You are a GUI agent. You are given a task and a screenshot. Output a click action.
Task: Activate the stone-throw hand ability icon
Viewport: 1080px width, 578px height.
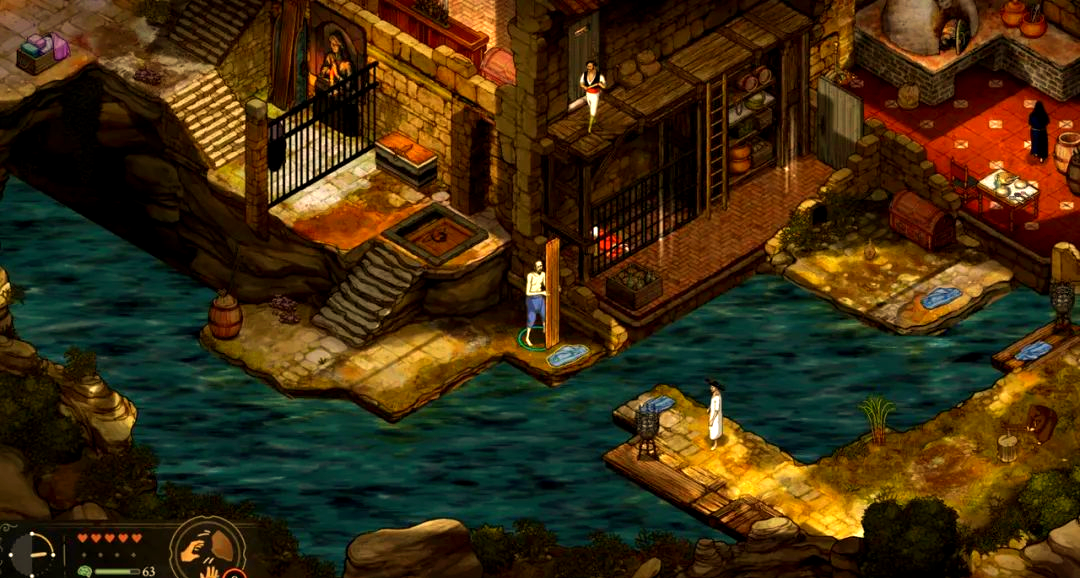pos(204,547)
